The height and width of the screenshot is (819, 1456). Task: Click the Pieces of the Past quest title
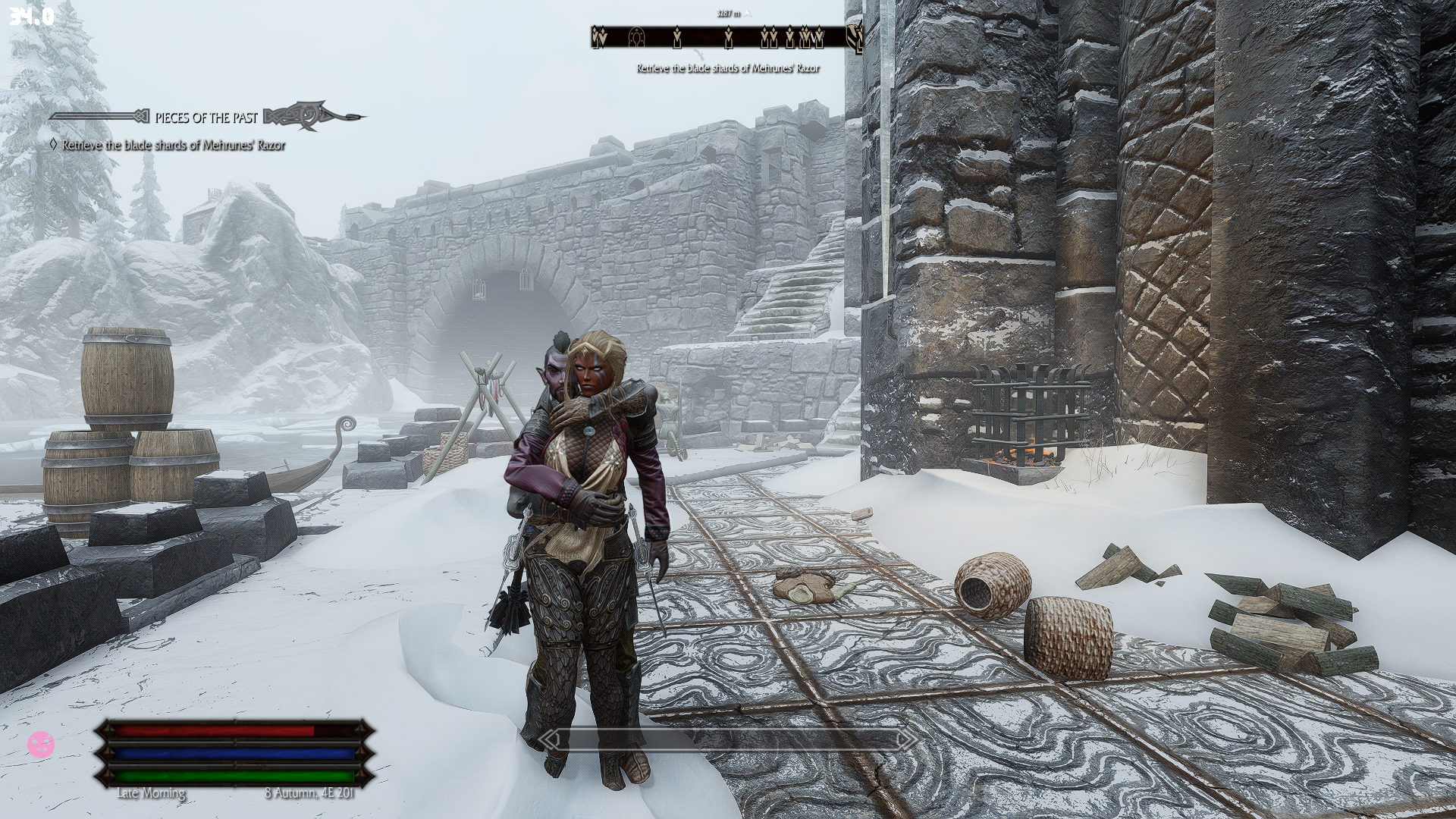206,118
